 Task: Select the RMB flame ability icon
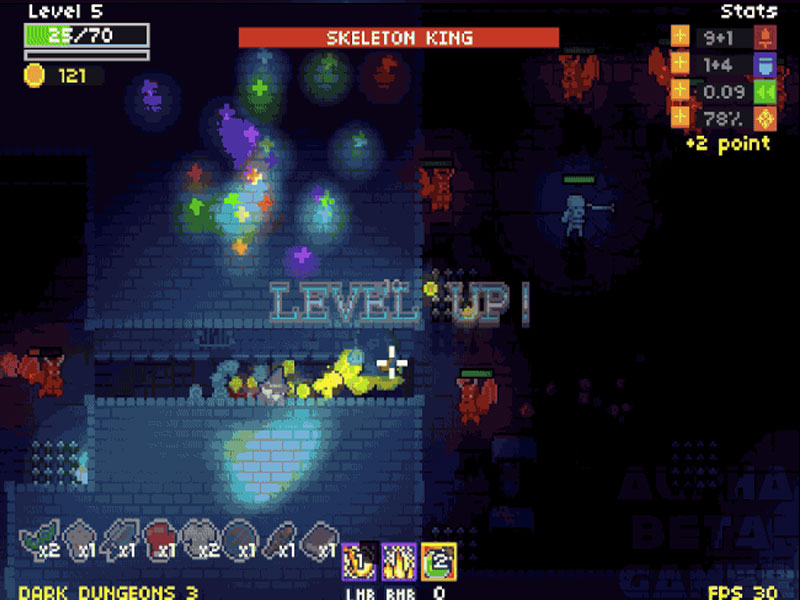(399, 561)
